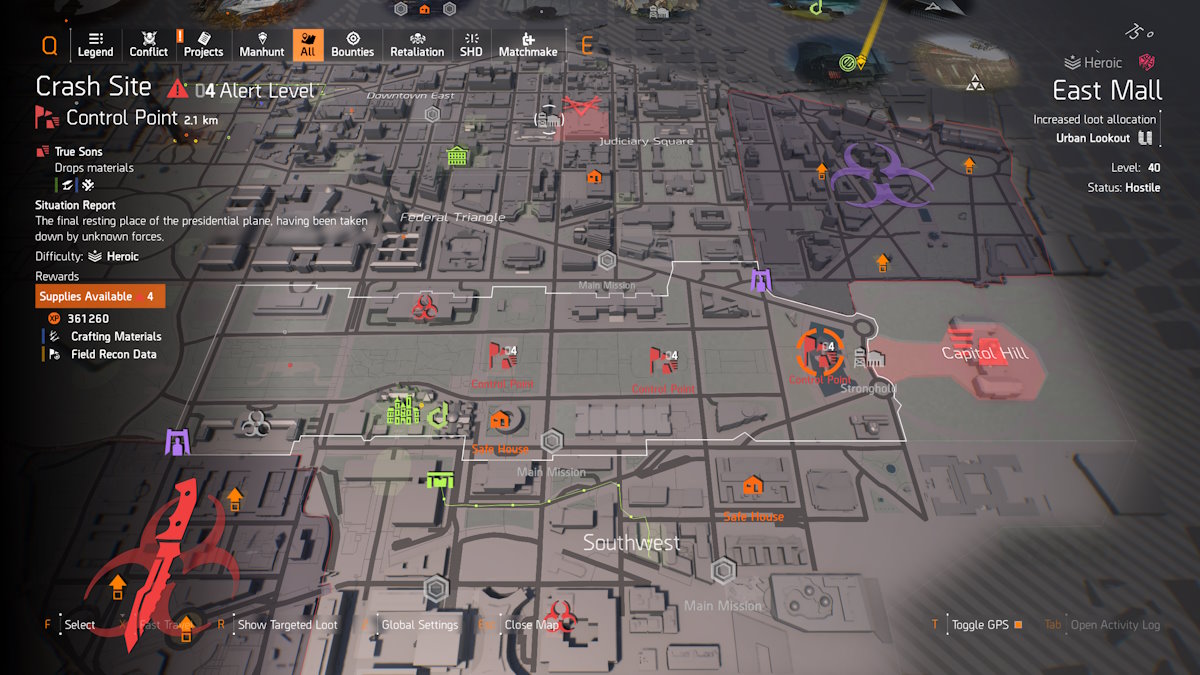The image size is (1200, 675).
Task: Click the Judiciary Square red invaded mission marker
Action: click(x=580, y=110)
